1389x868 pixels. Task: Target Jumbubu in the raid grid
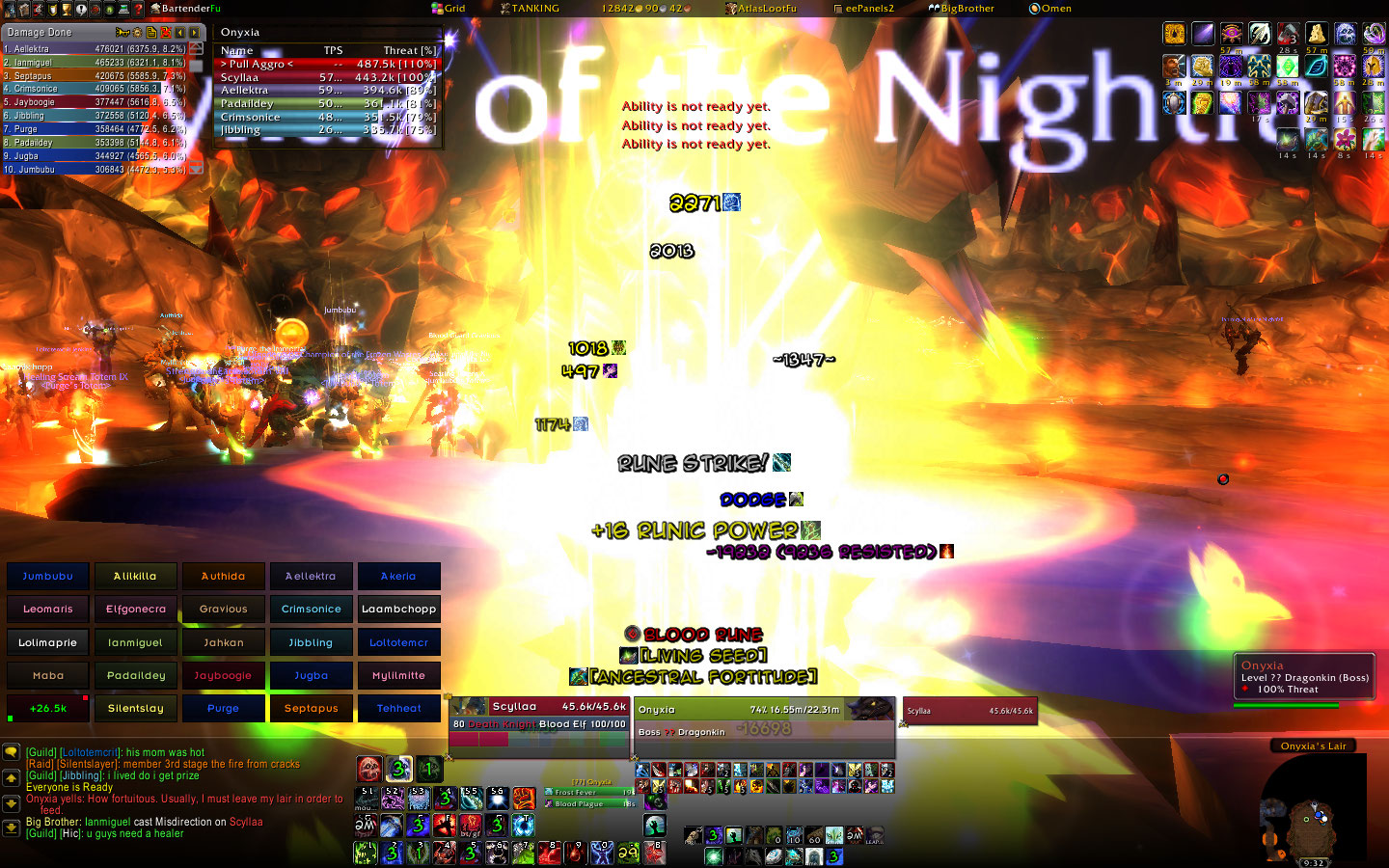48,576
